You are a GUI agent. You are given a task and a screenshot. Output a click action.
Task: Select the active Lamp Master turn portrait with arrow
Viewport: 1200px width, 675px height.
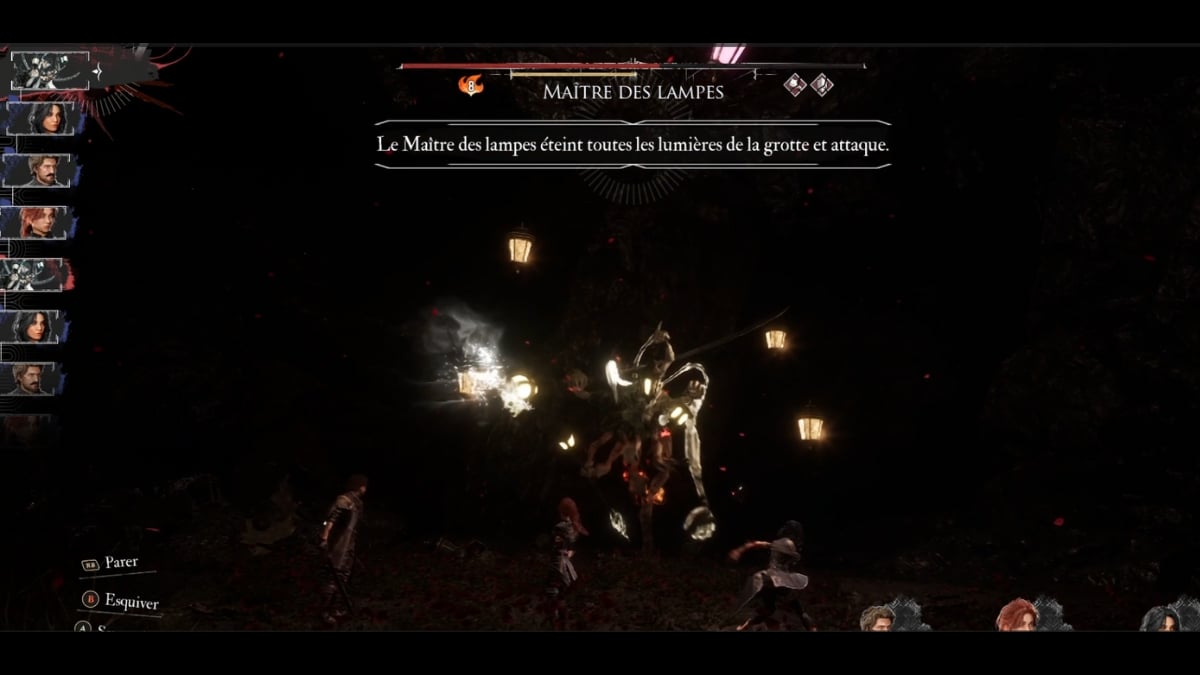[x=50, y=71]
